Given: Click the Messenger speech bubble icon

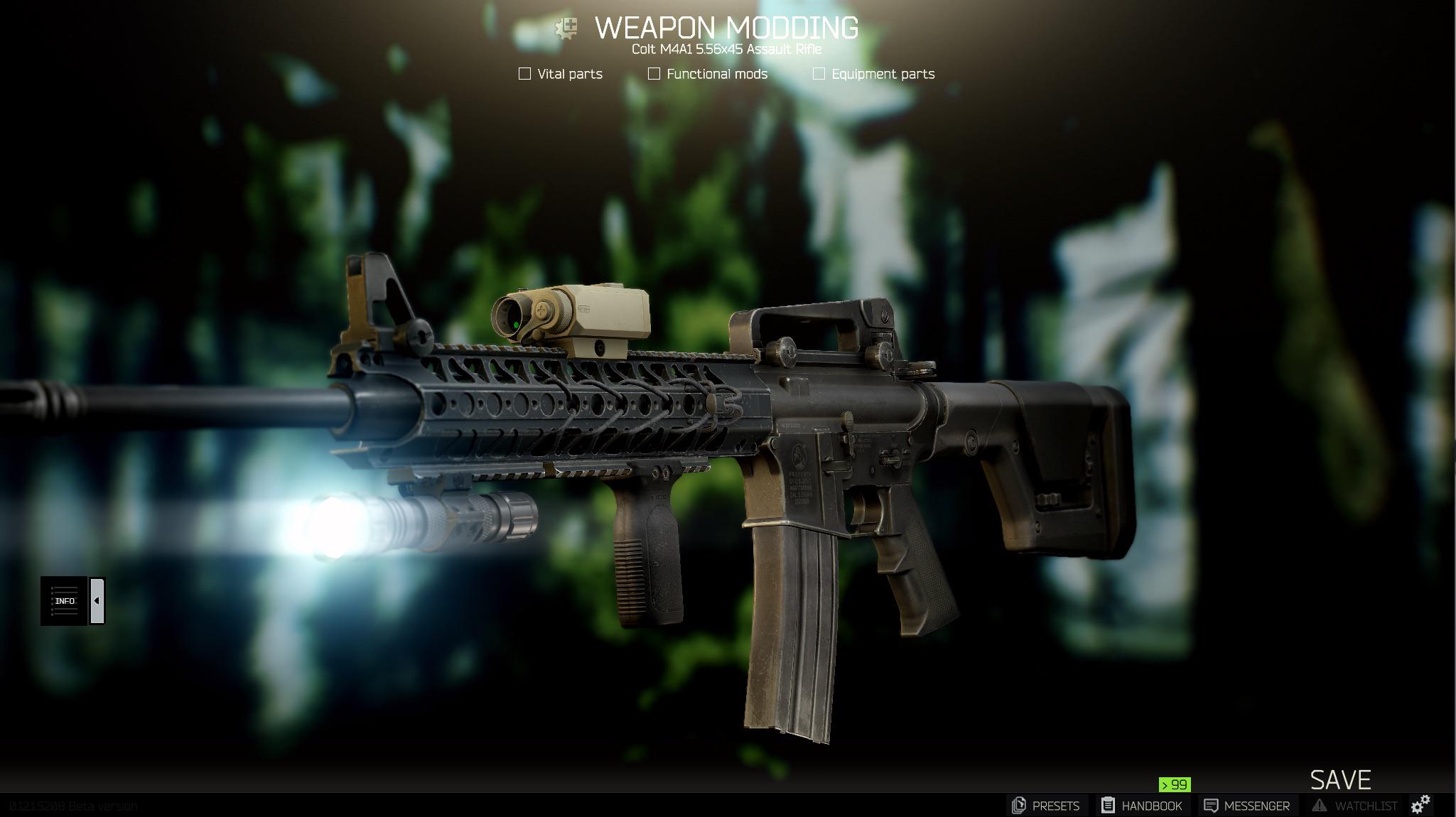Looking at the screenshot, I should pos(1212,806).
